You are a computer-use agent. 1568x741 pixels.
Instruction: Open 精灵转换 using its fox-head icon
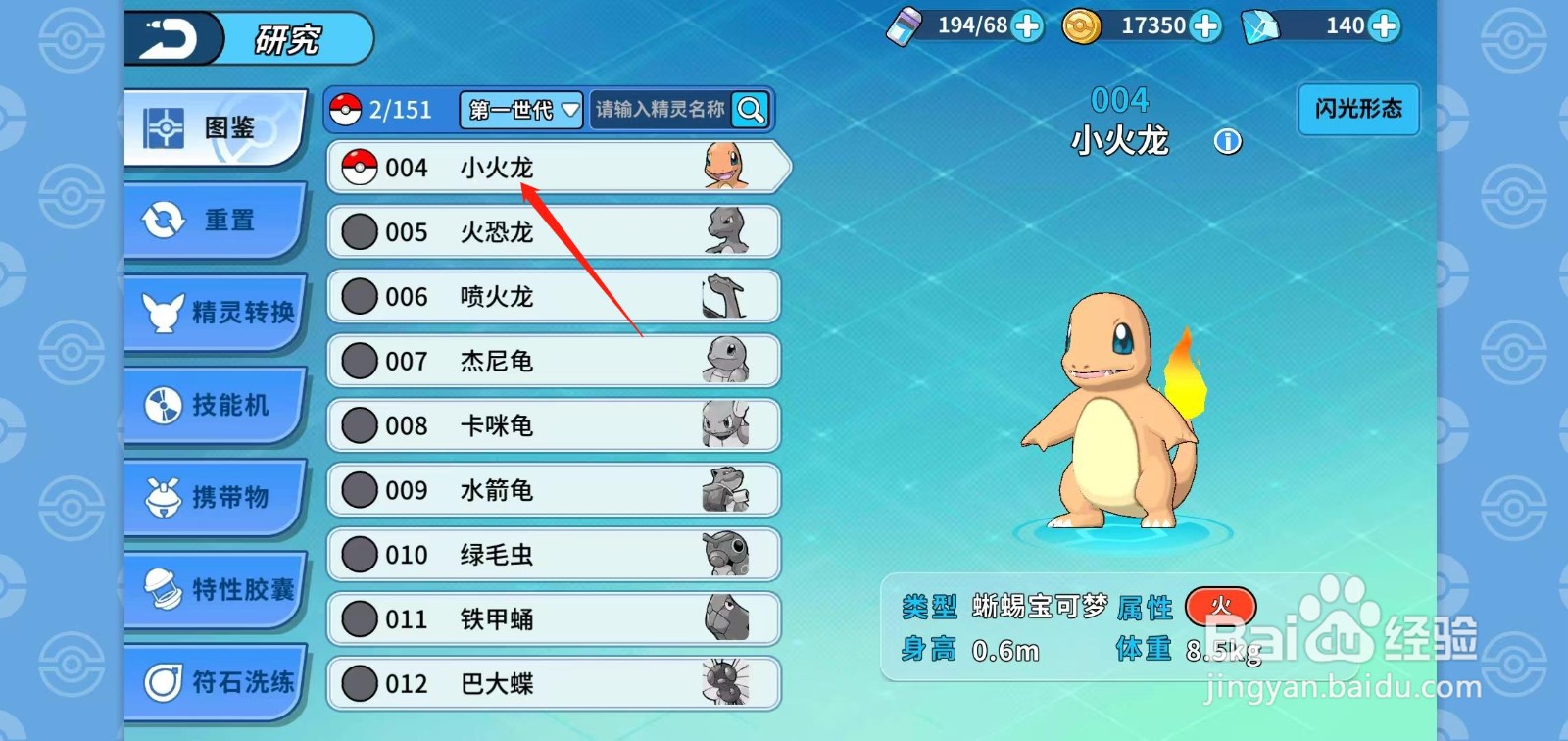163,312
